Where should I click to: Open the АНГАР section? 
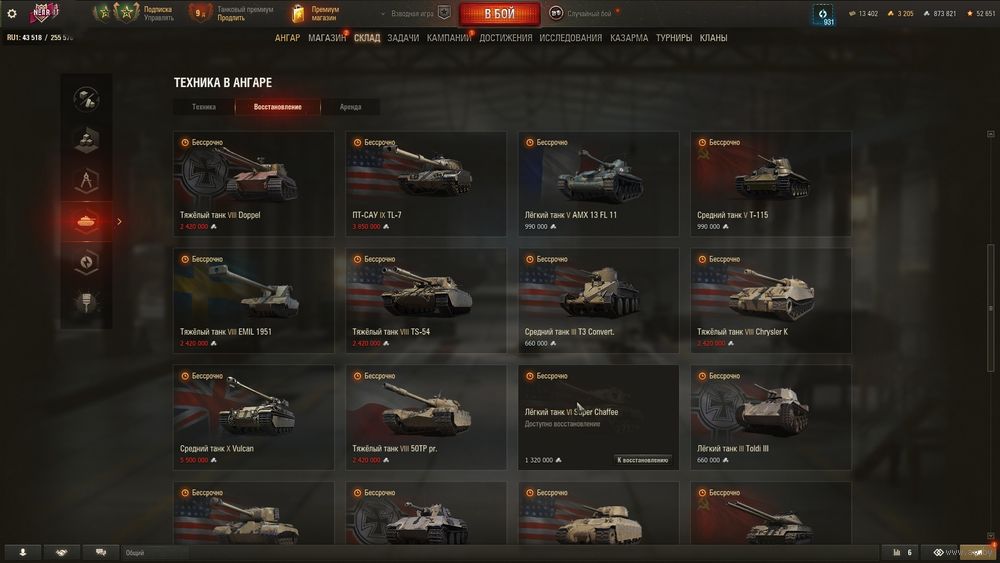pyautogui.click(x=287, y=38)
